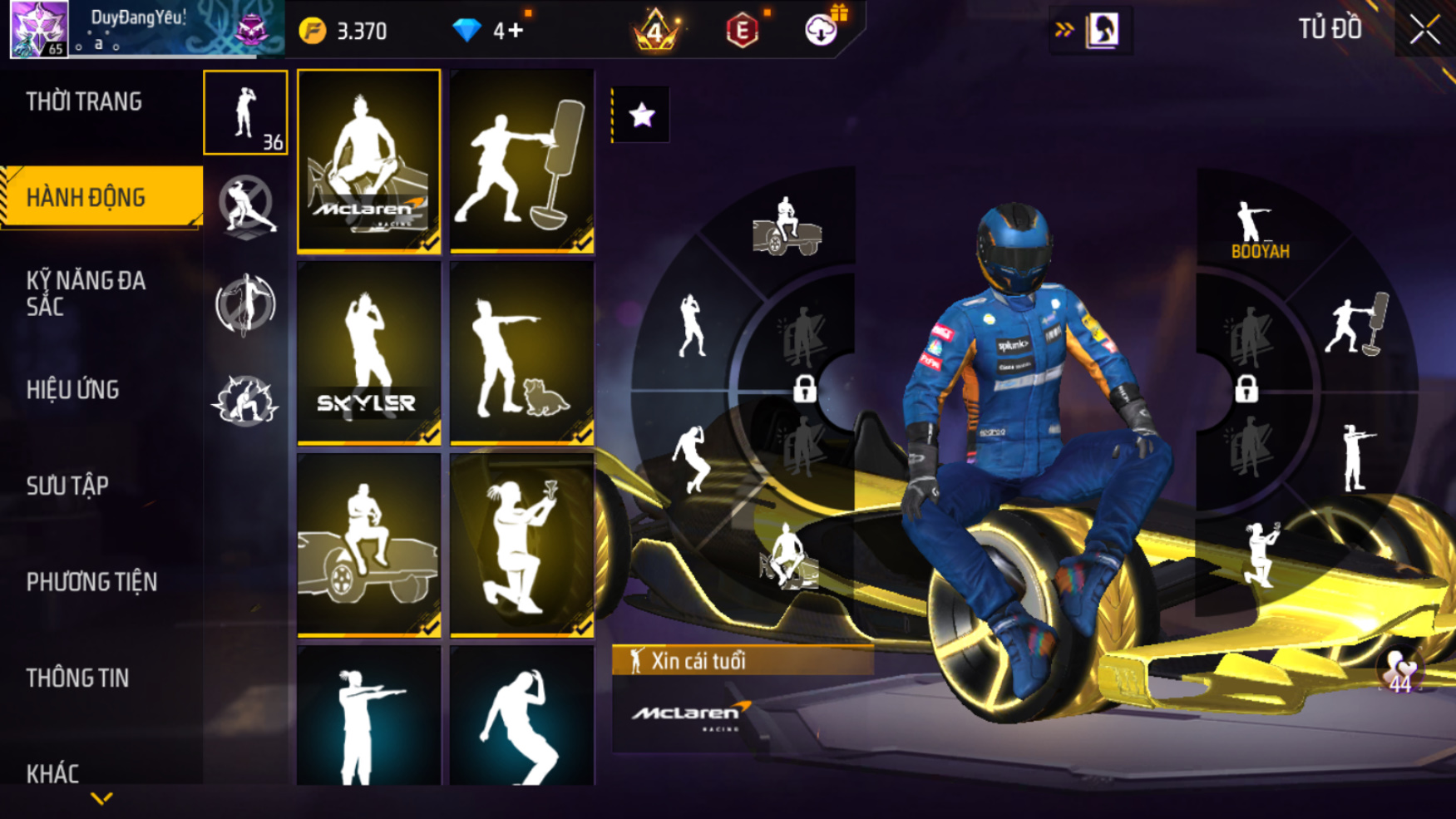Pick the pointing-at-dog emote card
Image resolution: width=1456 pixels, height=819 pixels.
pos(521,353)
